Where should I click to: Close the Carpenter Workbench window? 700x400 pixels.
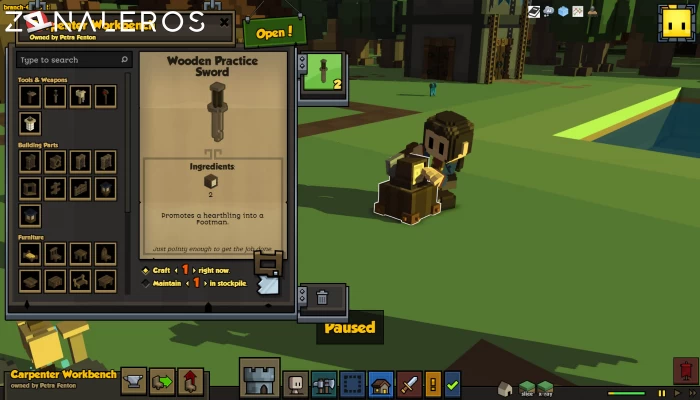[224, 21]
